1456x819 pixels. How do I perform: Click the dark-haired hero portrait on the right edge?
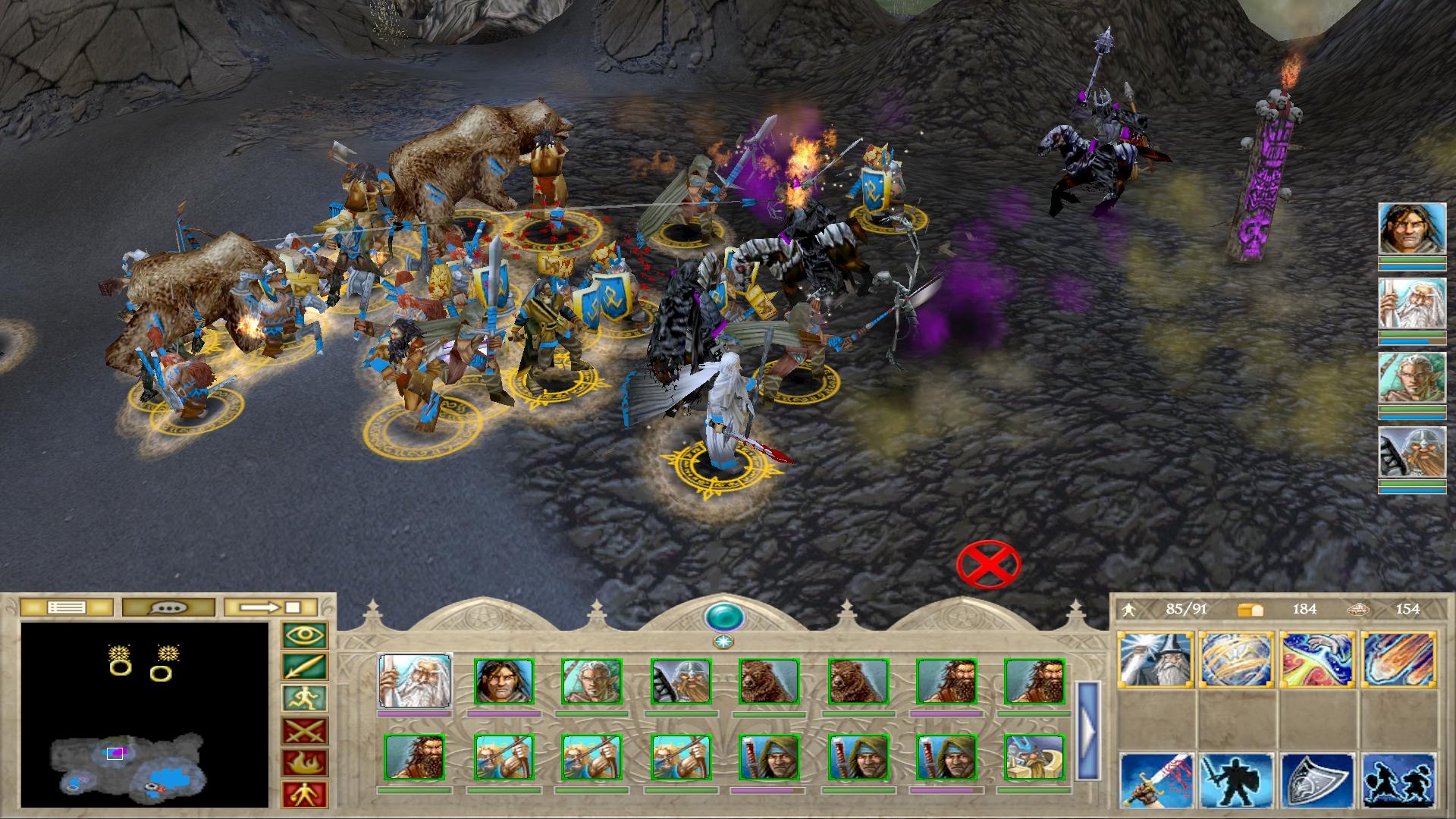[1412, 227]
